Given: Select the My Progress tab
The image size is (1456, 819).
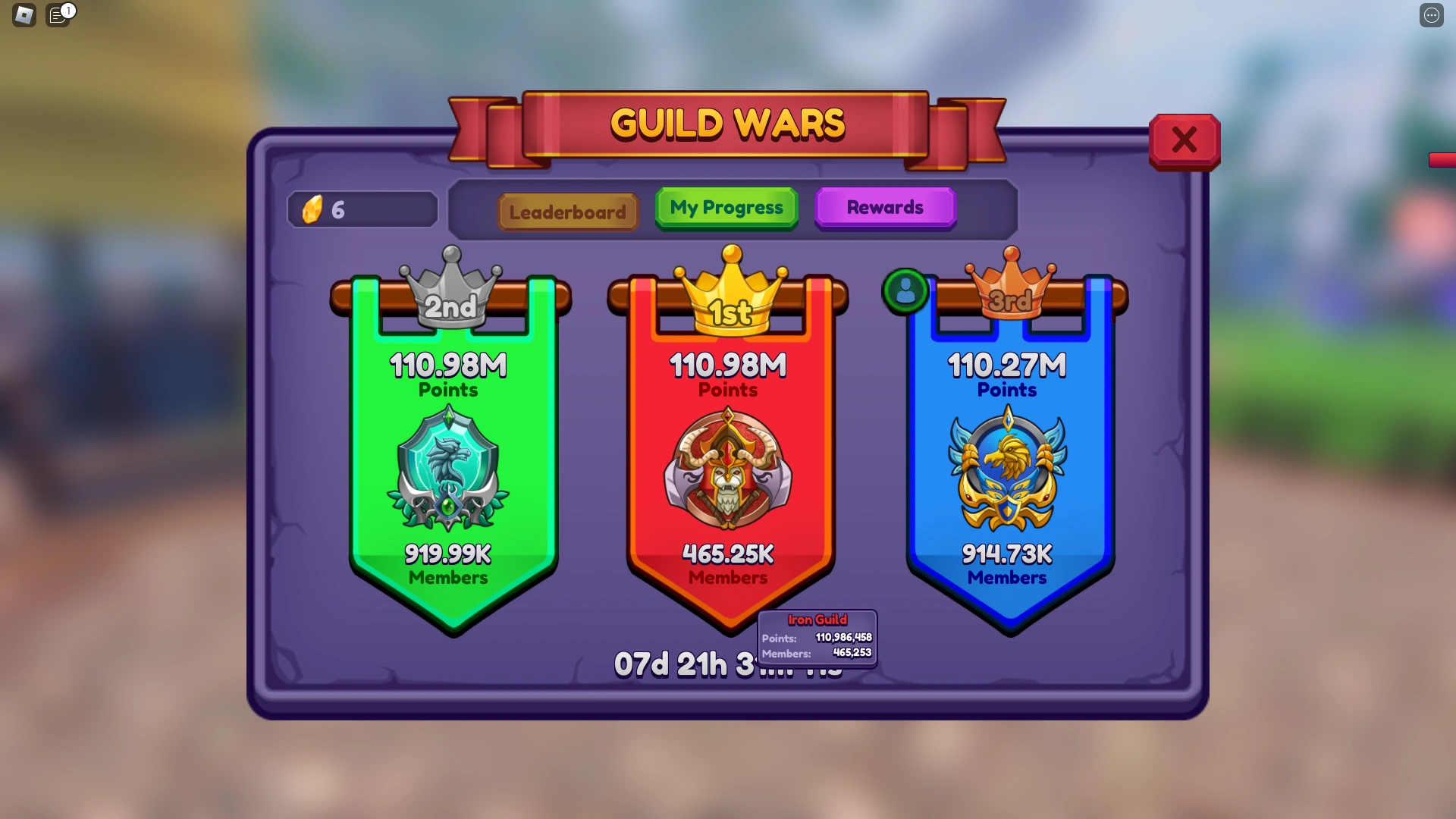Looking at the screenshot, I should point(726,207).
